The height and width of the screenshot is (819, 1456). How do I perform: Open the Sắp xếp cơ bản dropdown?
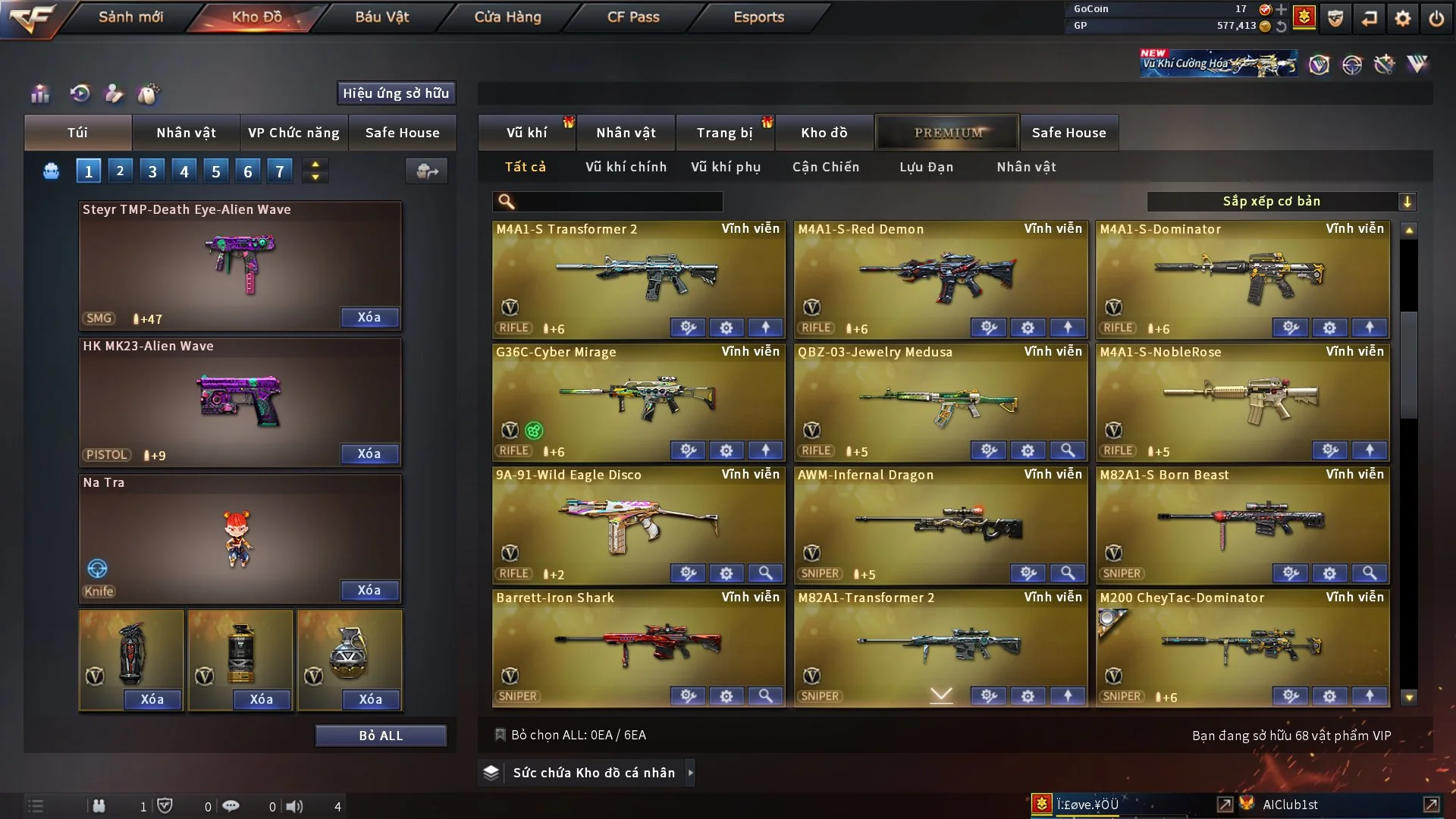tap(1281, 201)
